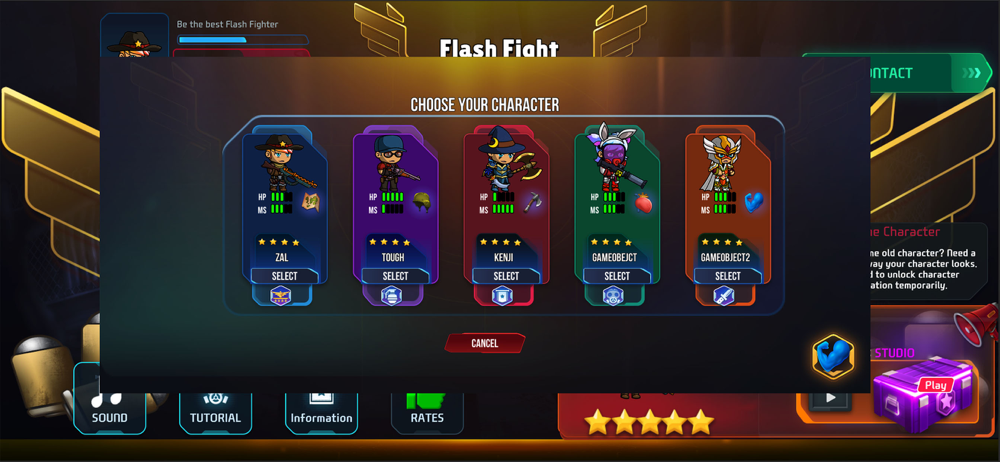Select the Zal character
The height and width of the screenshot is (462, 1000).
click(x=285, y=276)
